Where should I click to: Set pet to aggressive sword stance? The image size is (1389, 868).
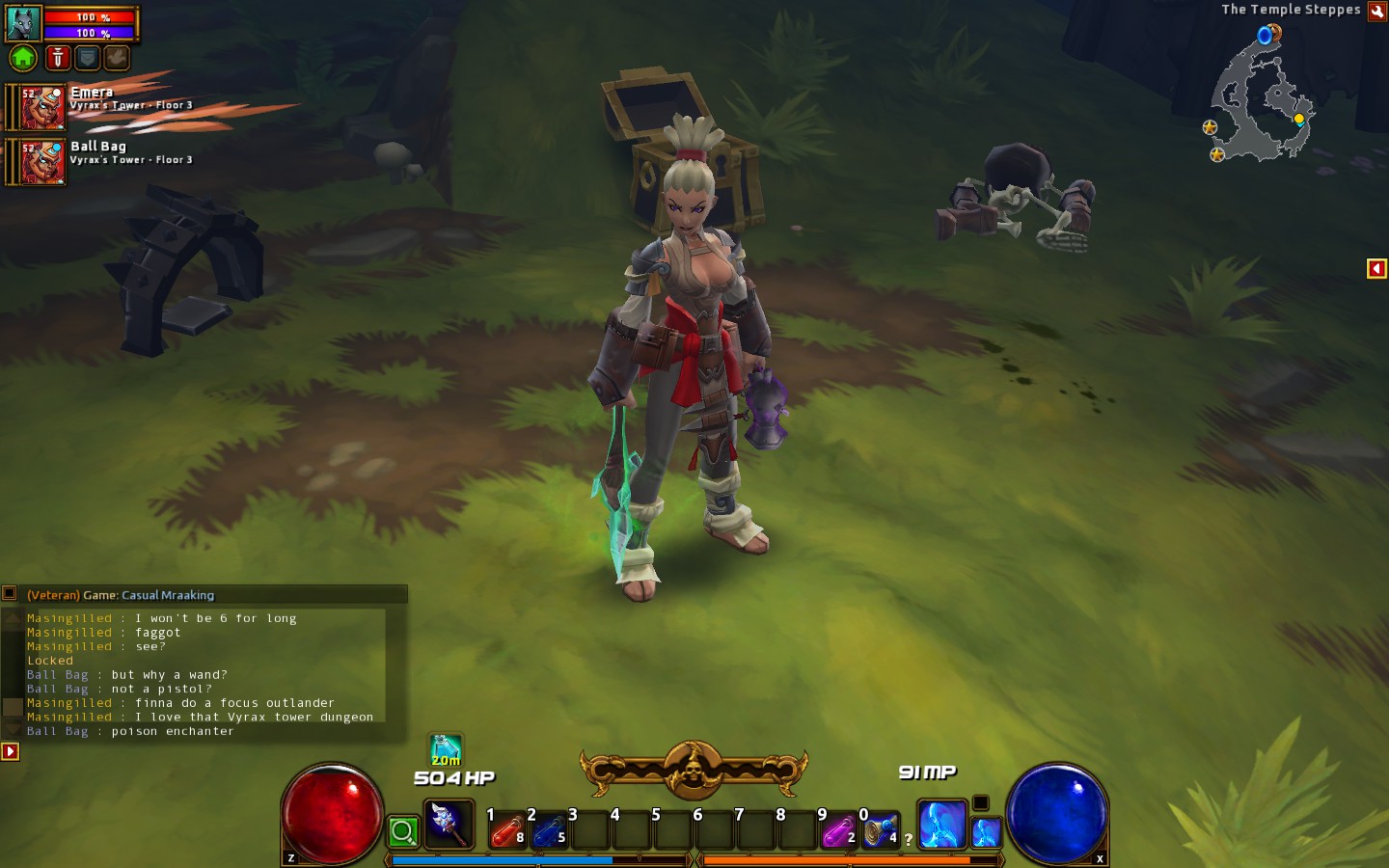pos(58,59)
